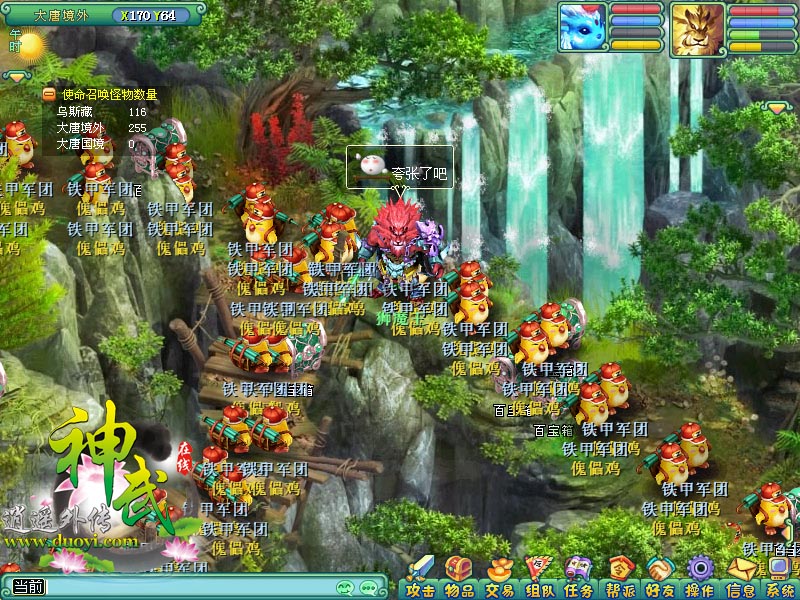The height and width of the screenshot is (600, 800).
Task: Open the green smiley emoticon picker
Action: point(346,588)
